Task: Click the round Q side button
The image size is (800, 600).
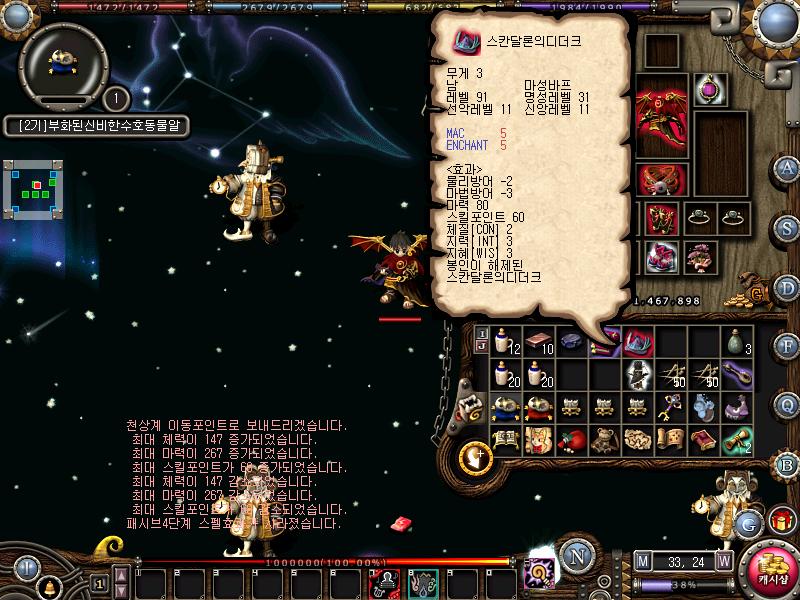Action: [788, 404]
